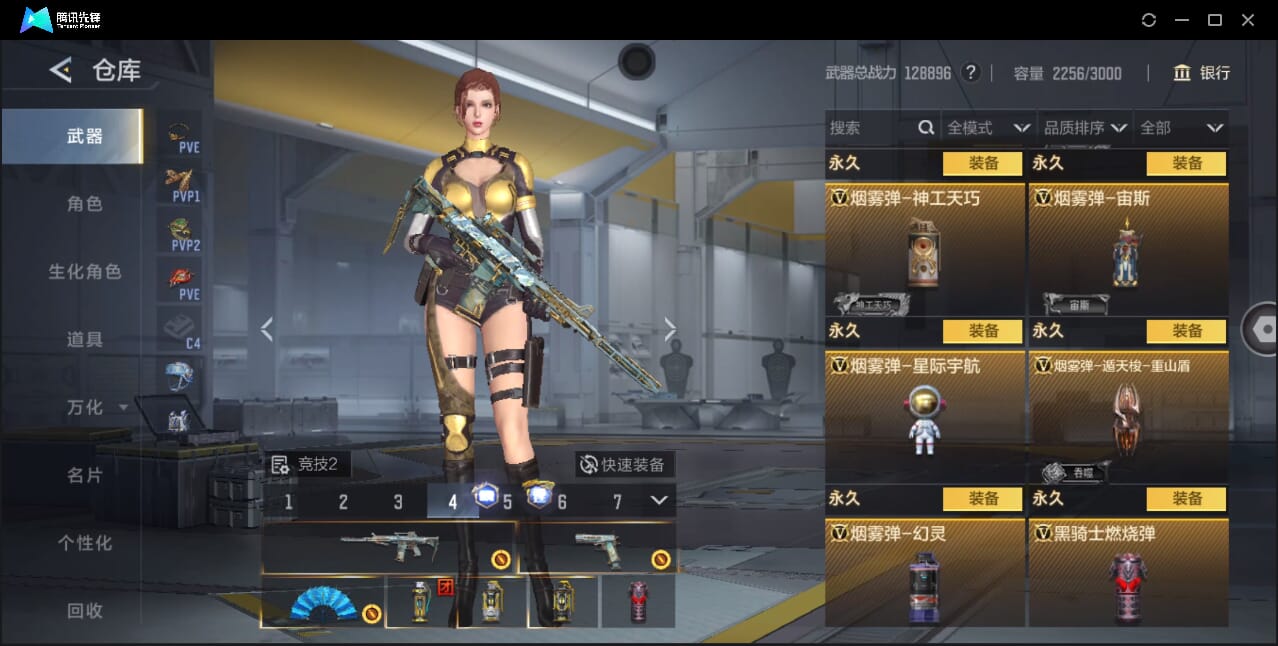This screenshot has height=646, width=1278.
Task: Select the blue fan melee weapon slot
Action: [x=323, y=602]
